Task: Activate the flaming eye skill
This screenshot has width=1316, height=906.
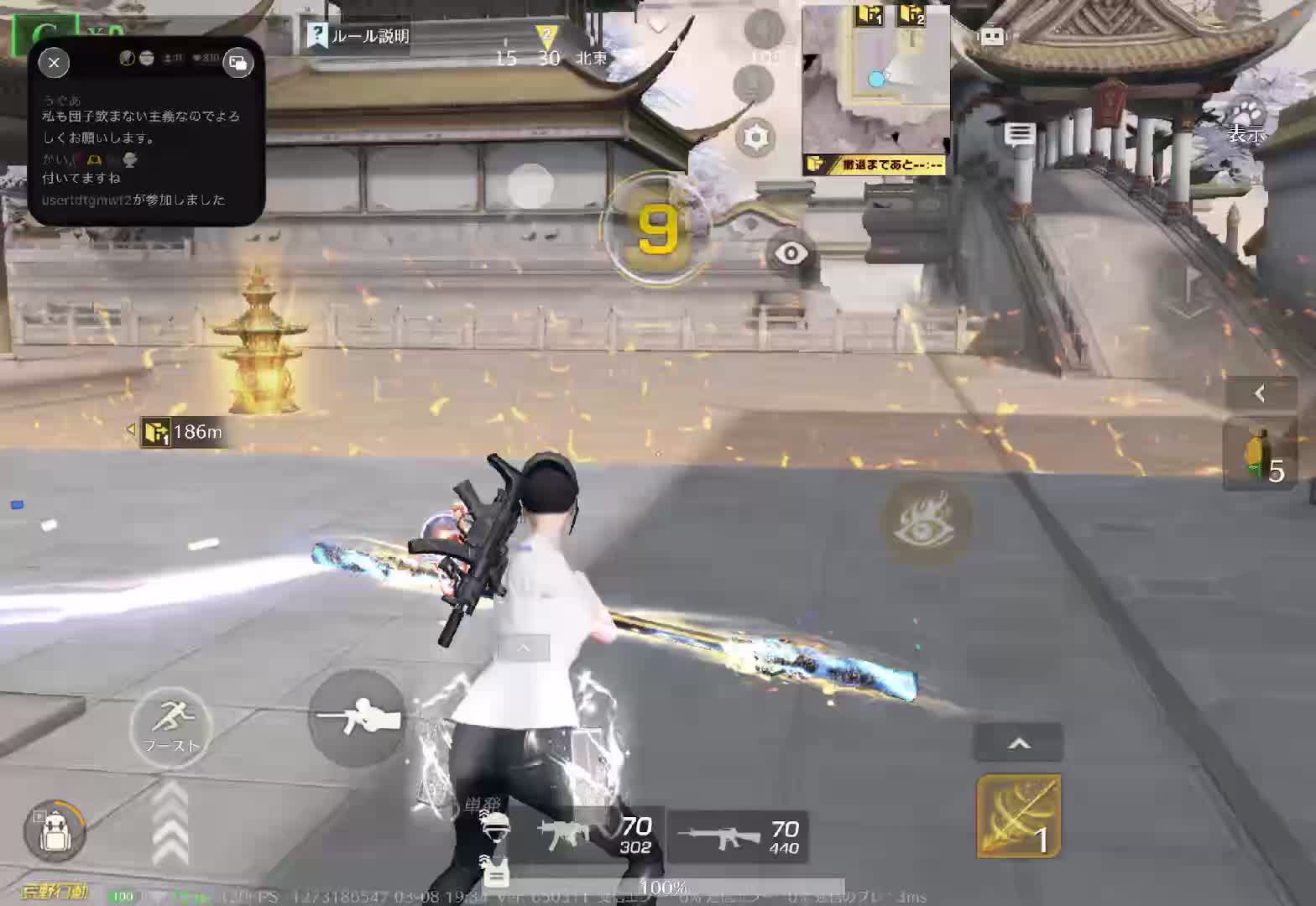Action: [x=927, y=519]
